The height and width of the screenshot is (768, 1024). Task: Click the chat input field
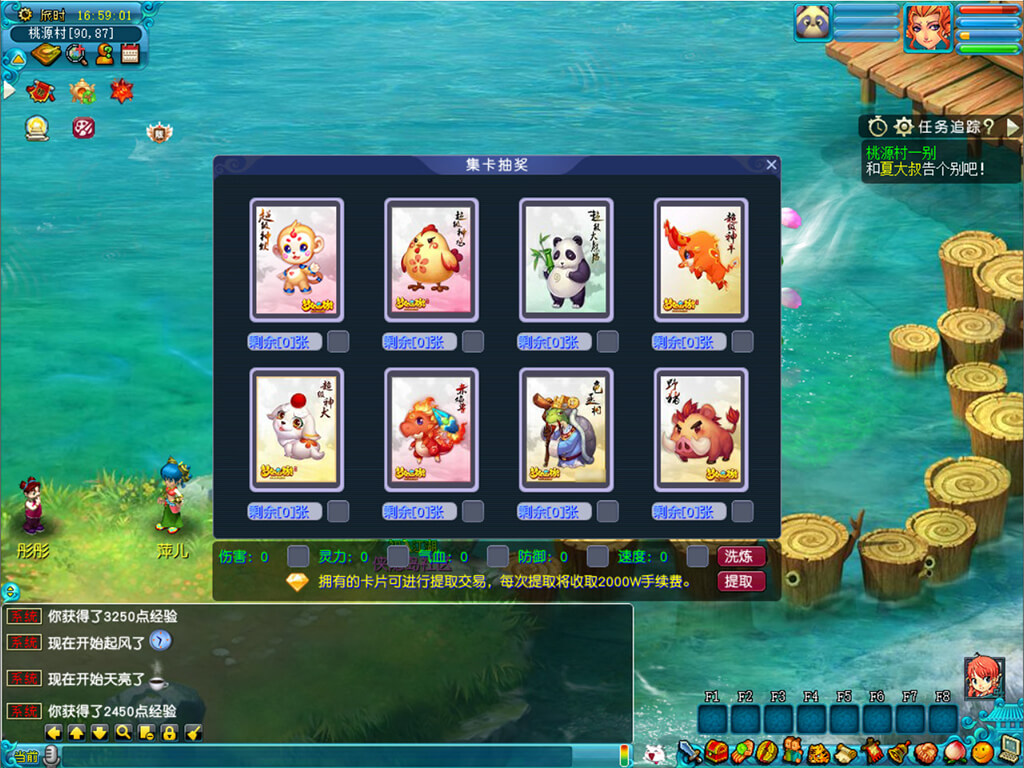(320, 755)
